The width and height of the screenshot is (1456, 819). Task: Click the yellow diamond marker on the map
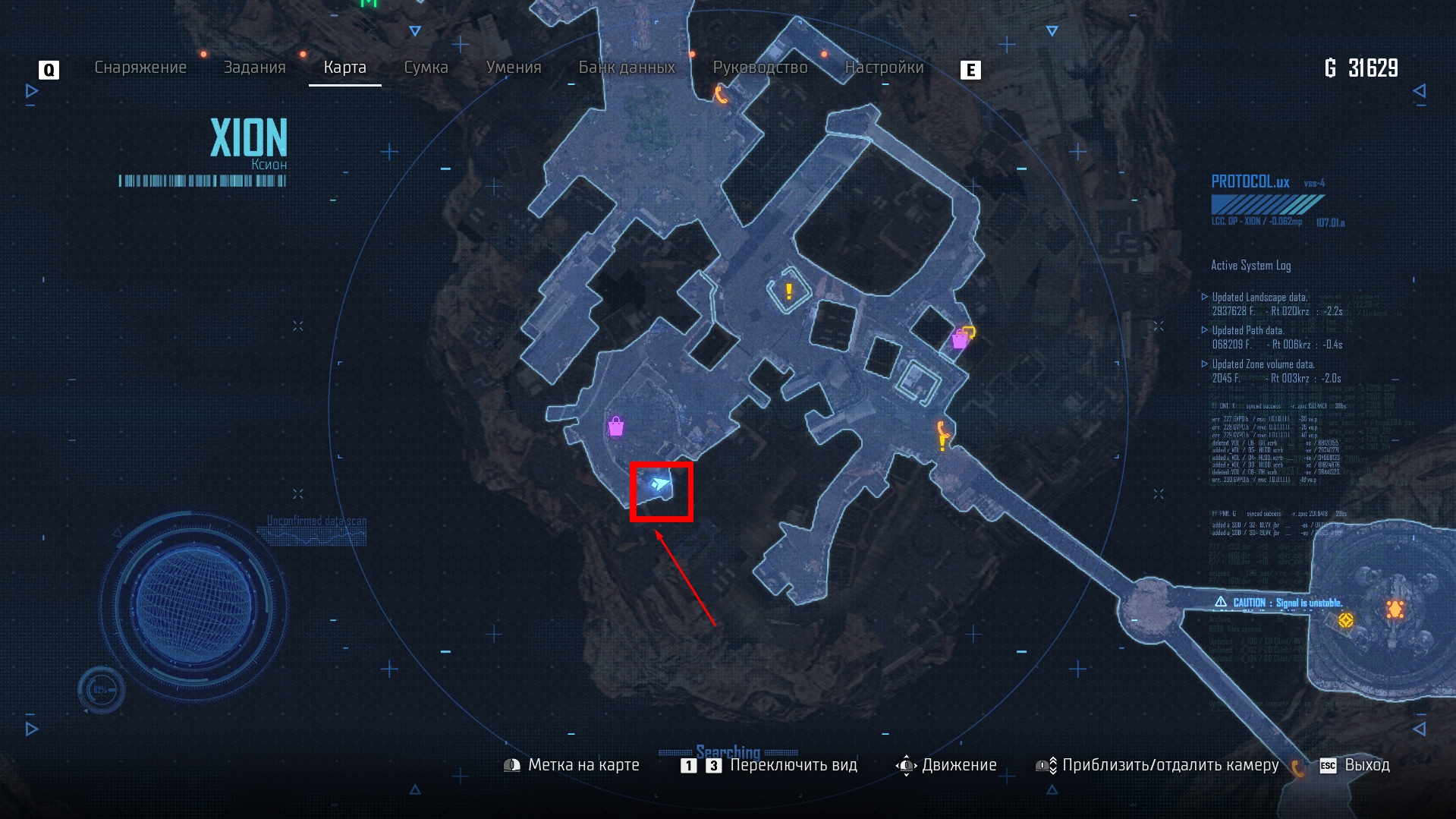(1345, 620)
